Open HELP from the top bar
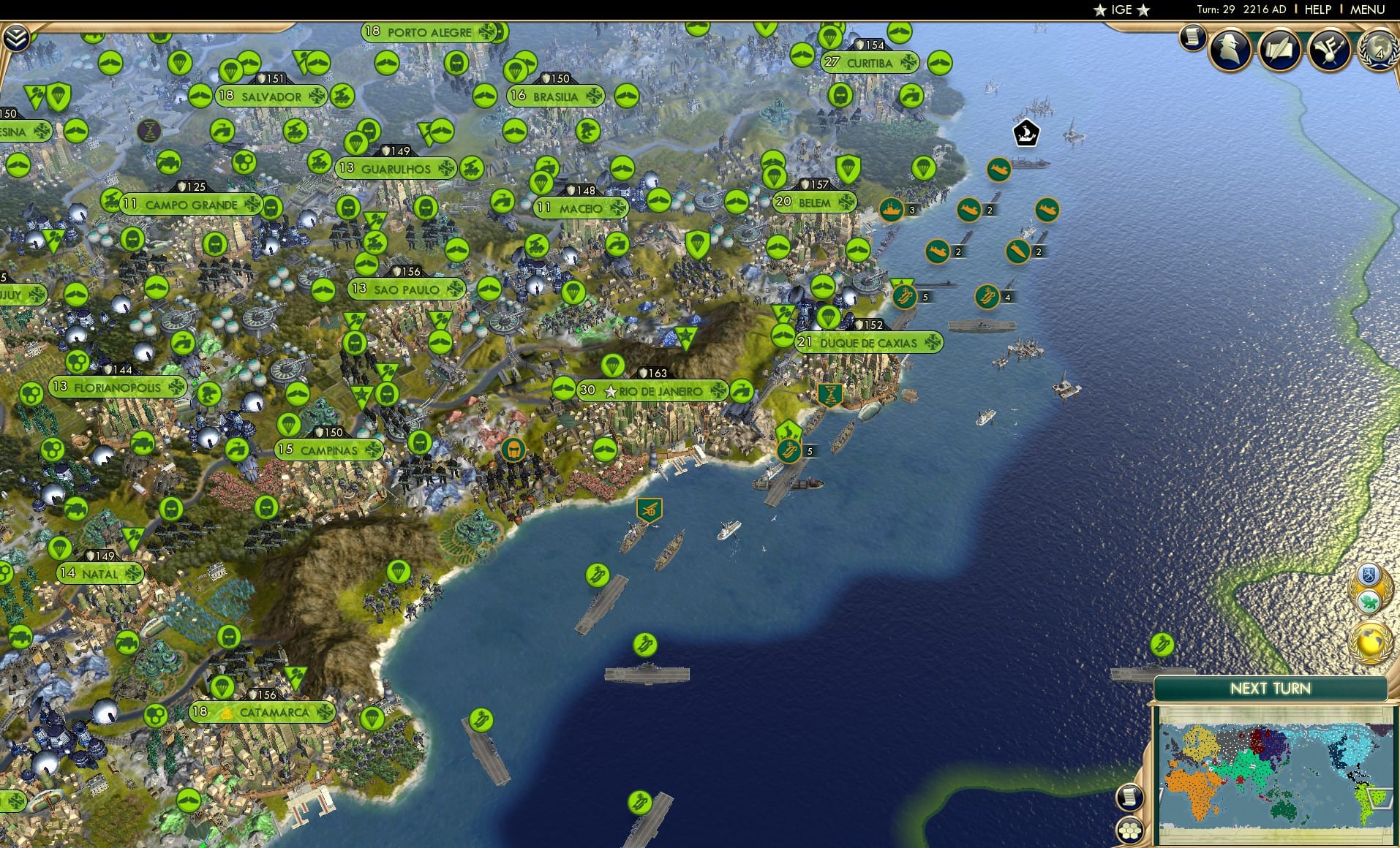1400x848 pixels. 1317,10
